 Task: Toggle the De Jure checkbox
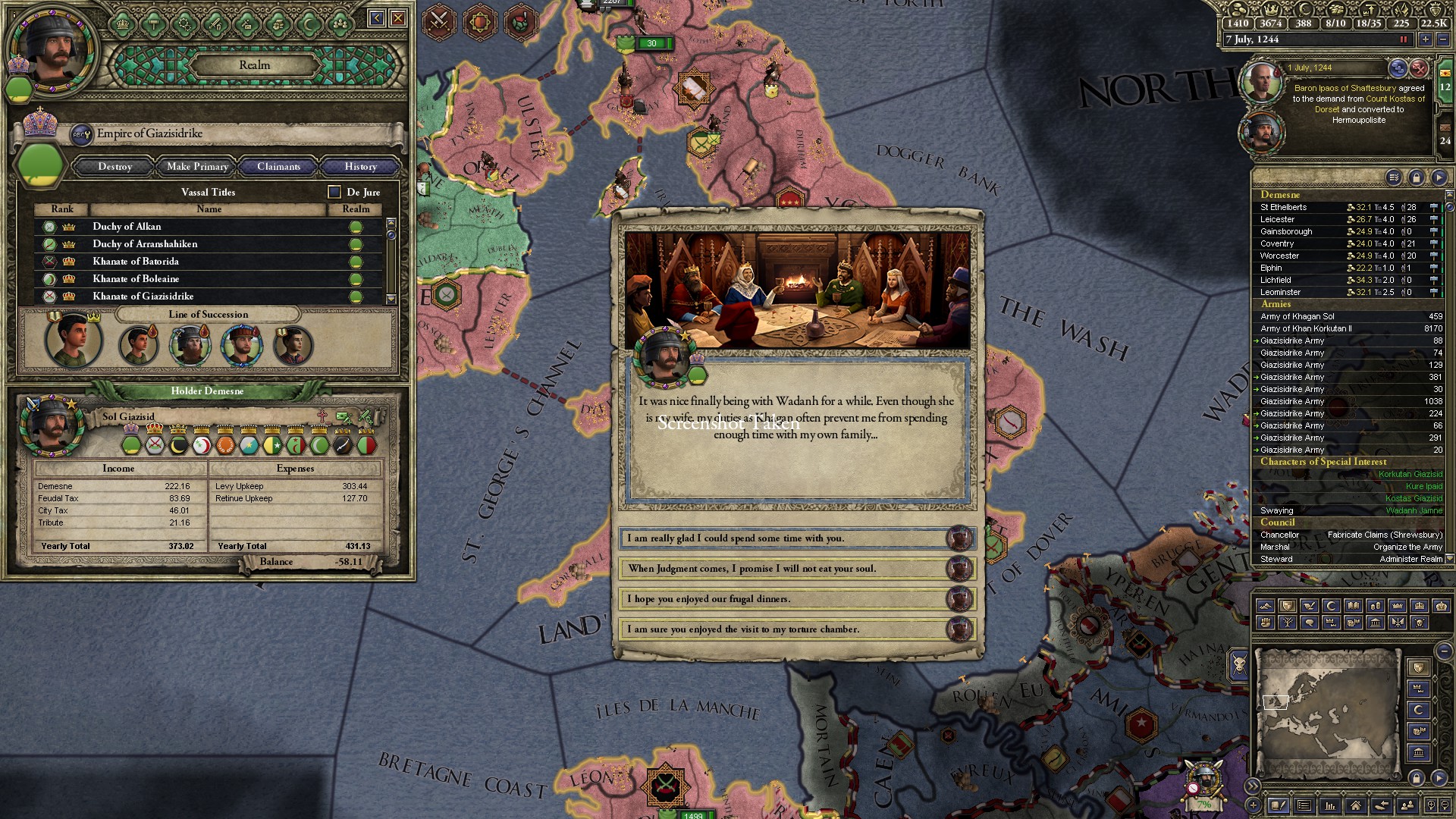tap(334, 192)
